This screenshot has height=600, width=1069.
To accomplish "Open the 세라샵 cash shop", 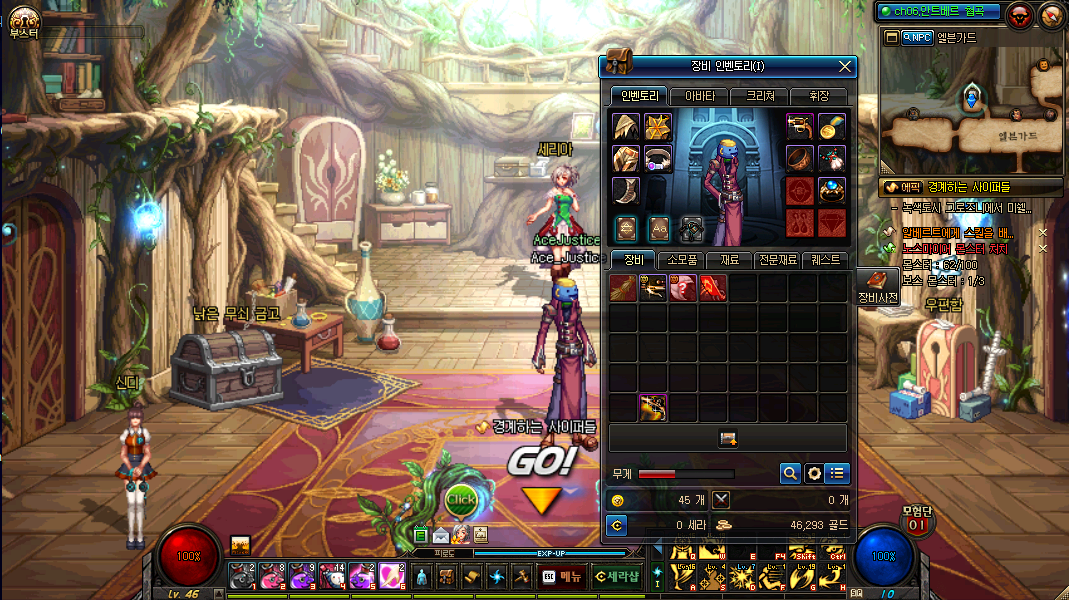I will (616, 576).
